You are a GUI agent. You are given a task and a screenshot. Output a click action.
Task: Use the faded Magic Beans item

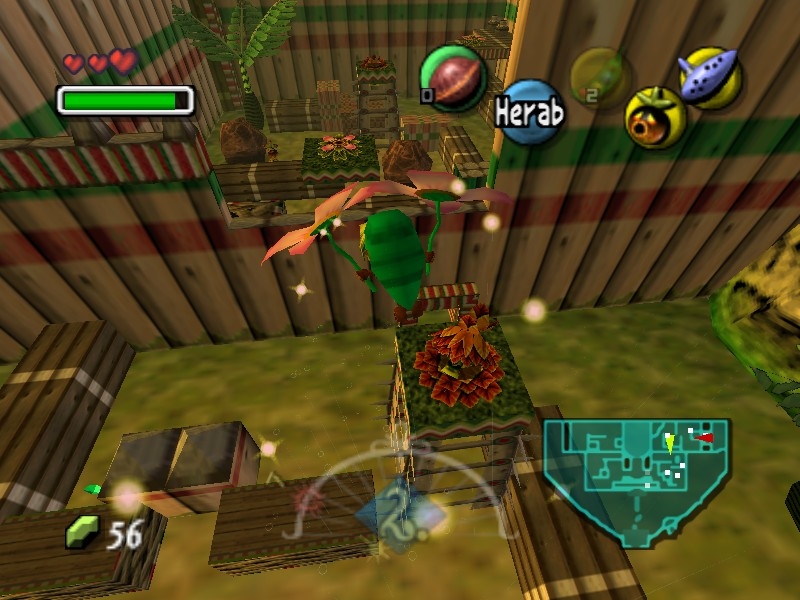click(x=599, y=75)
